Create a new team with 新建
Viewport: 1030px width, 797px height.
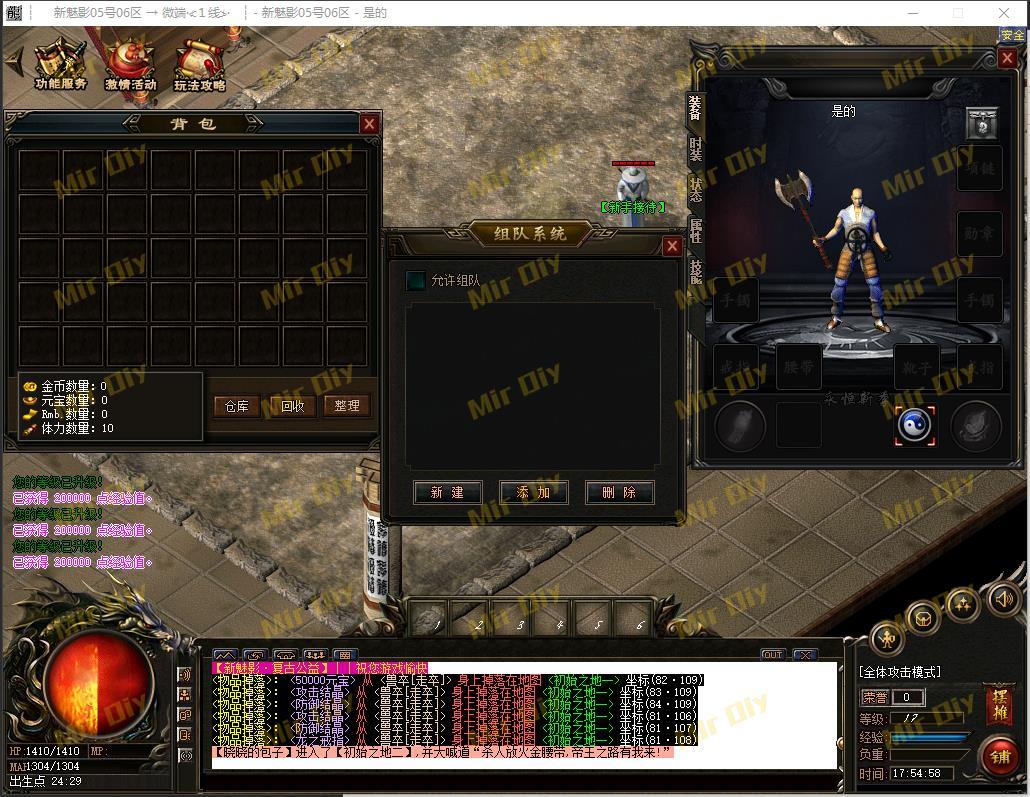[x=447, y=492]
